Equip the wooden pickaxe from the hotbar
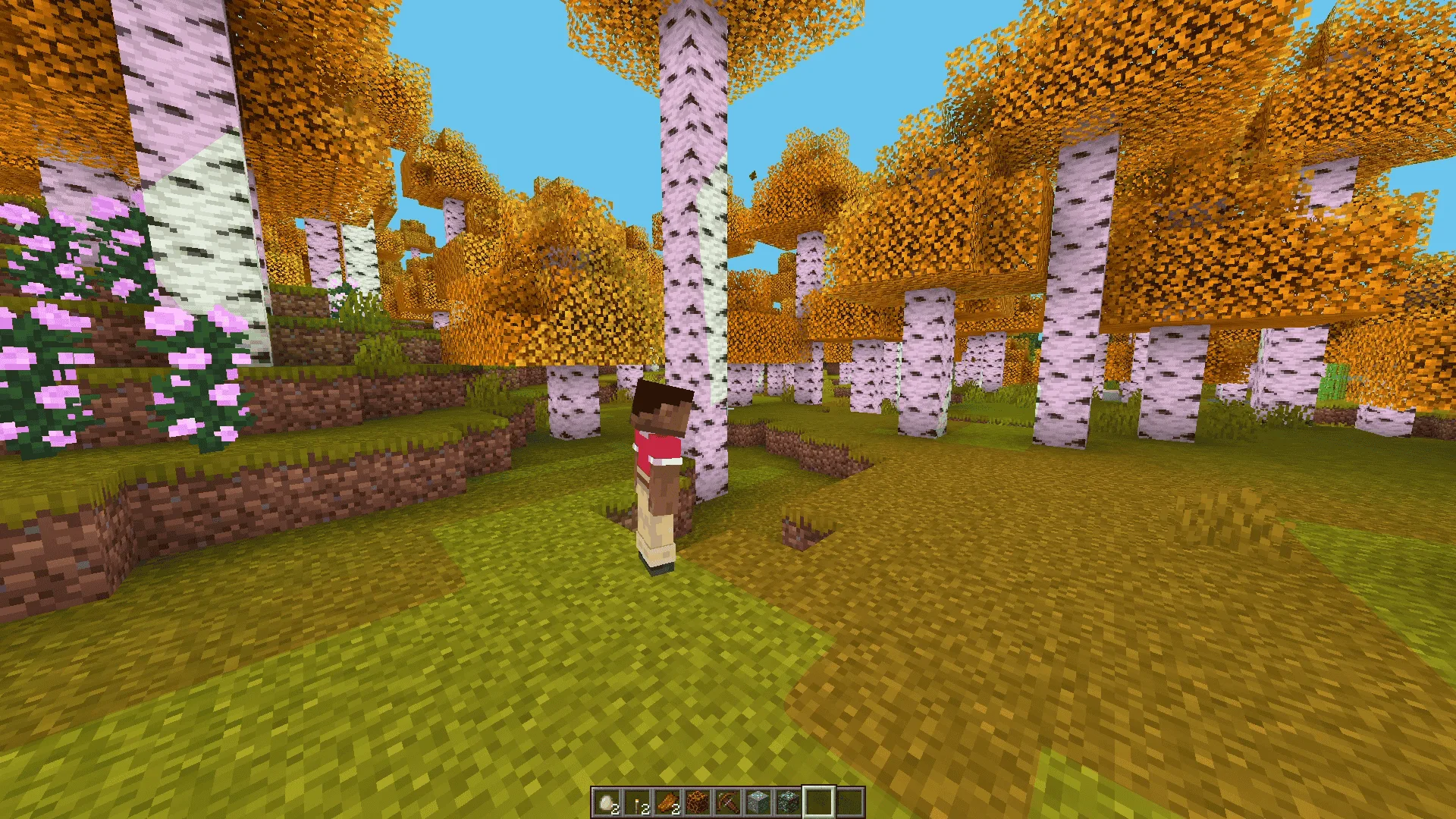 click(728, 802)
